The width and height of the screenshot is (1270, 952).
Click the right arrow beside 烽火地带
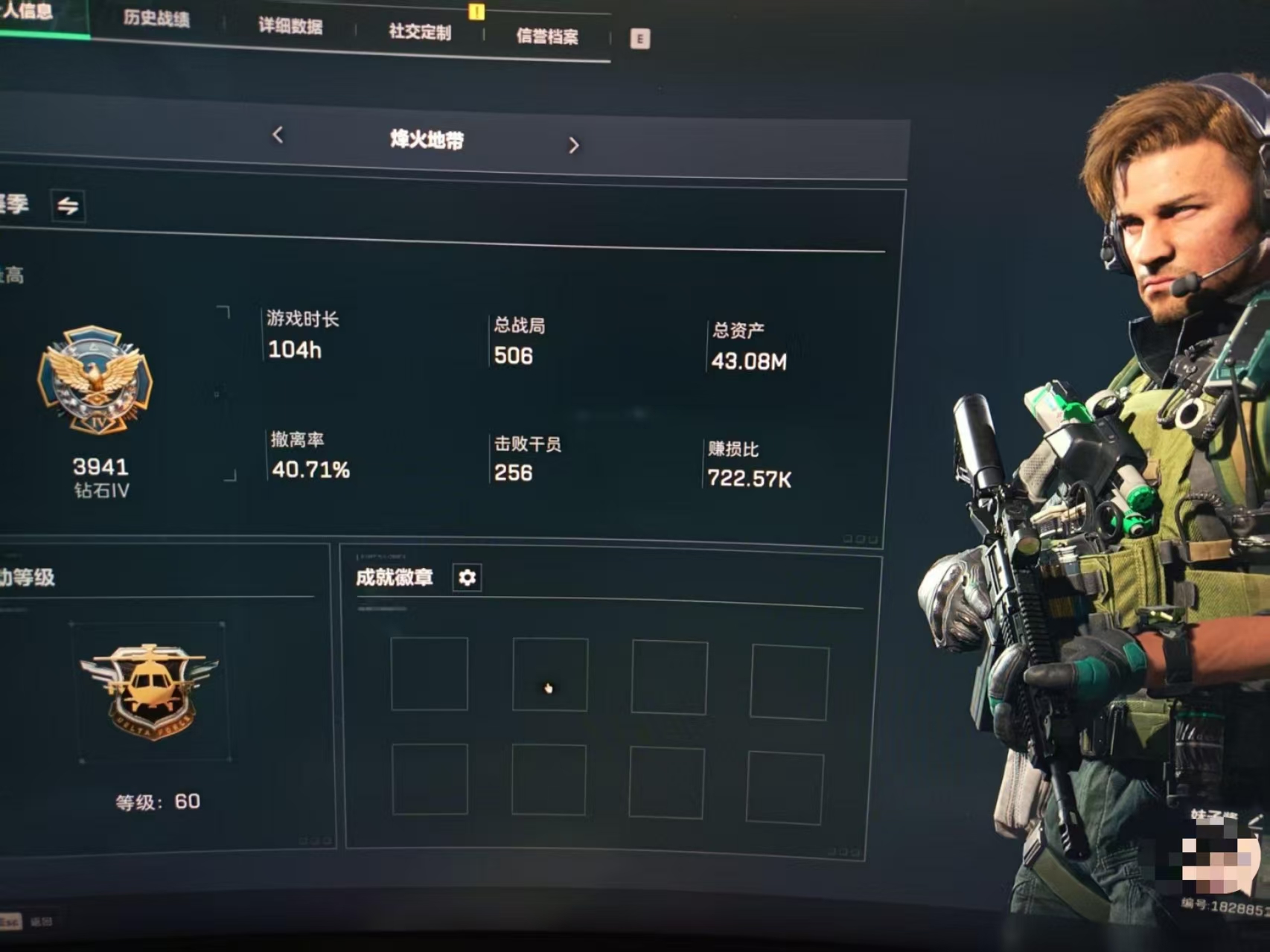tap(573, 144)
